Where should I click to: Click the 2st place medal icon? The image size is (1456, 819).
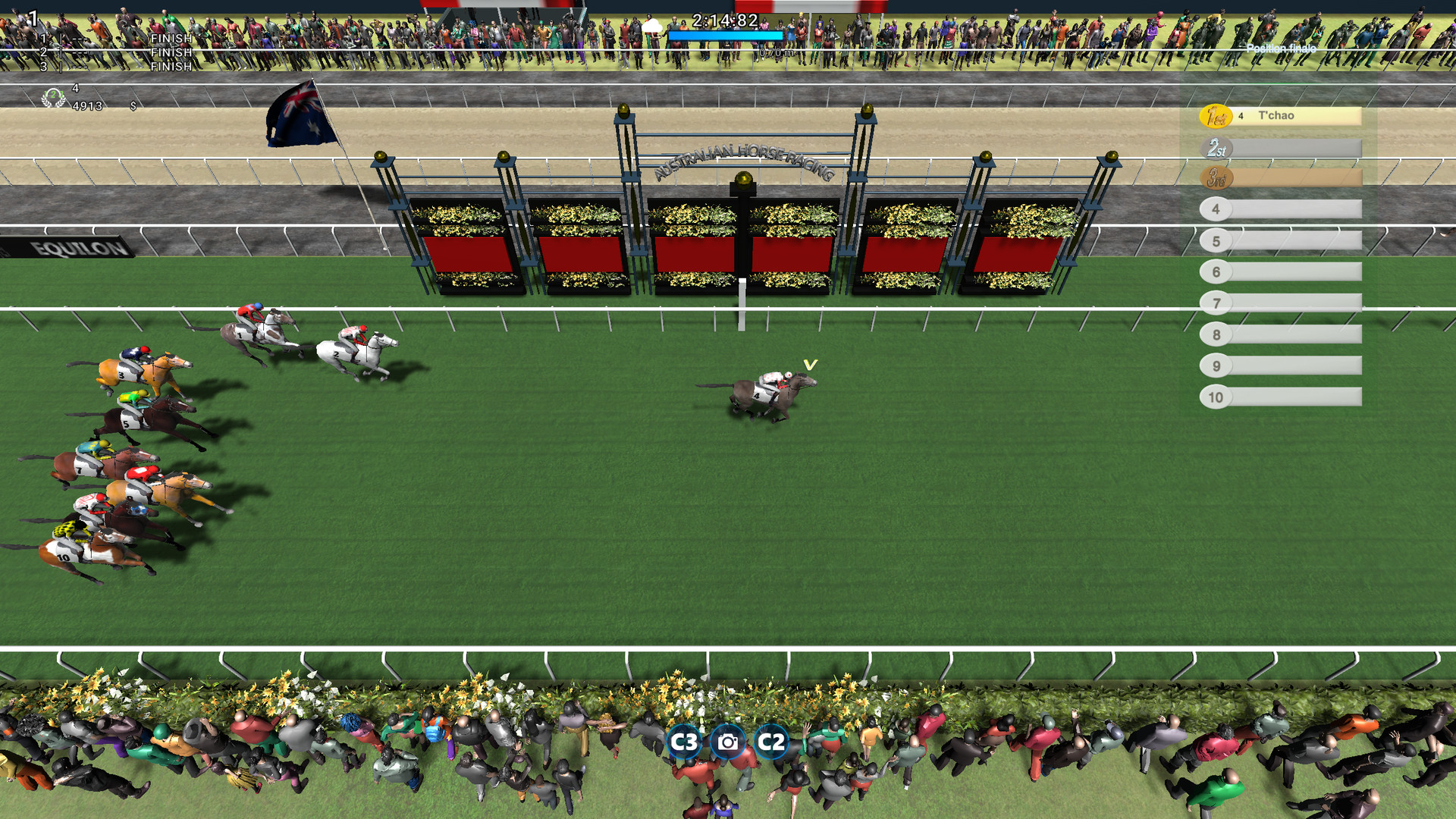click(1219, 148)
